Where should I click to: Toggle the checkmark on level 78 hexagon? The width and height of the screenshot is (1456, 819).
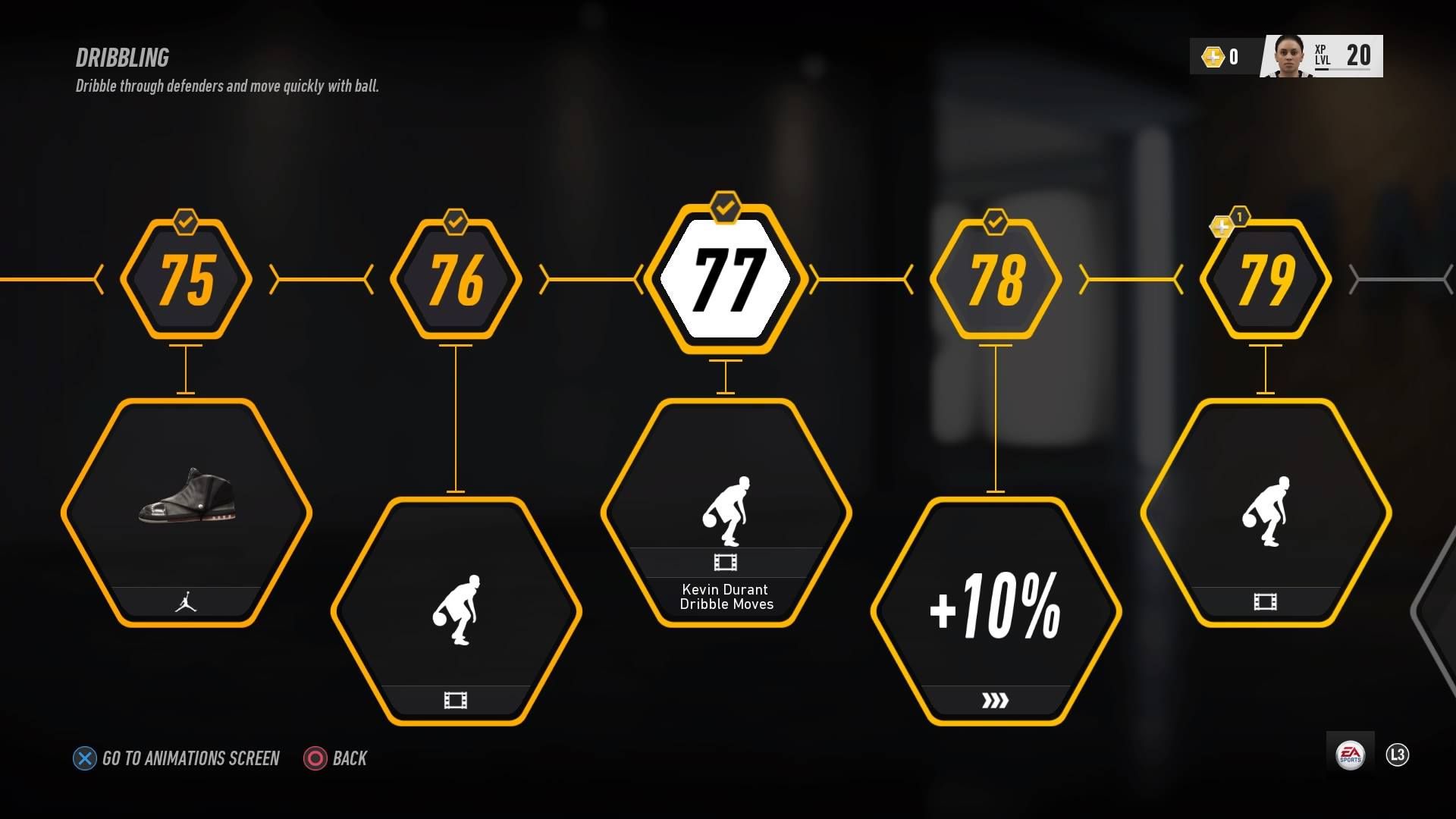click(x=996, y=224)
